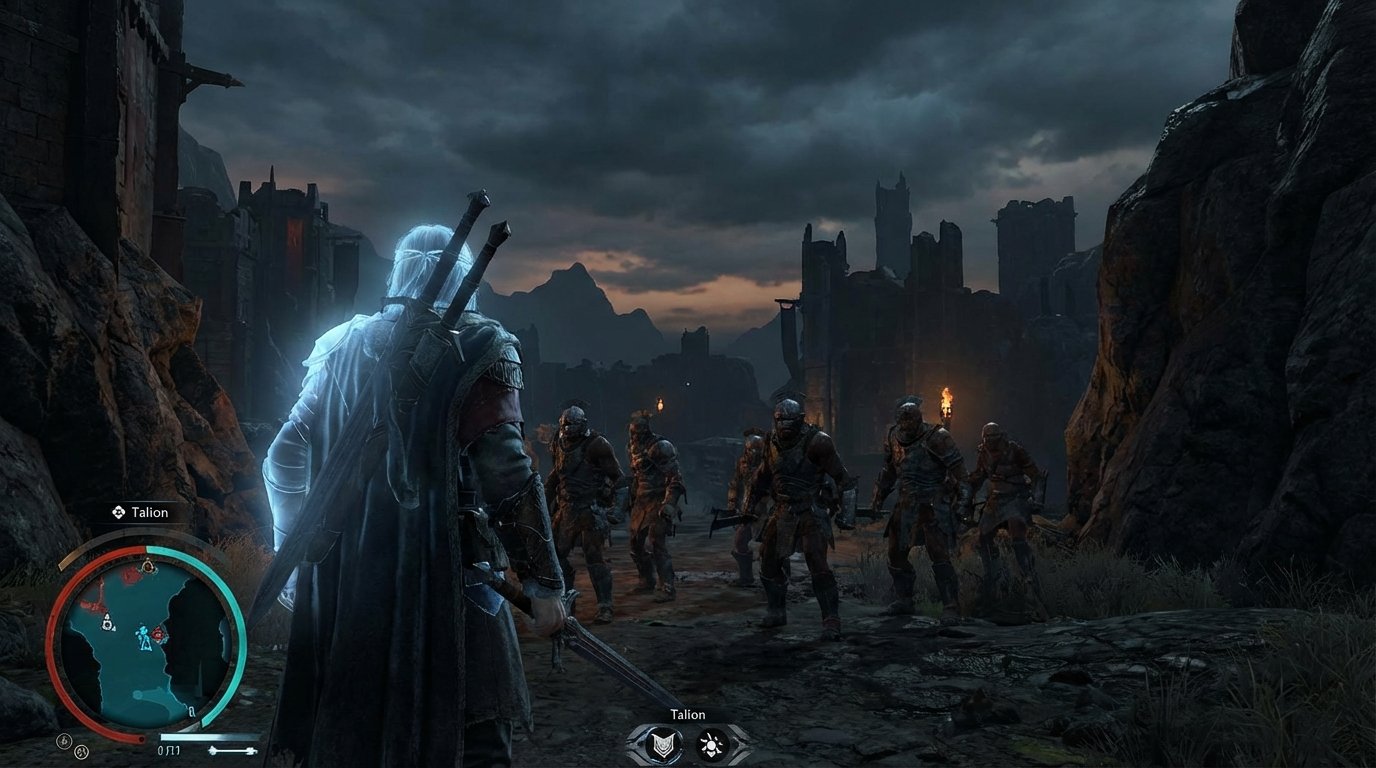
Task: Select the sun-burst ability icon bottom center
Action: [x=711, y=745]
